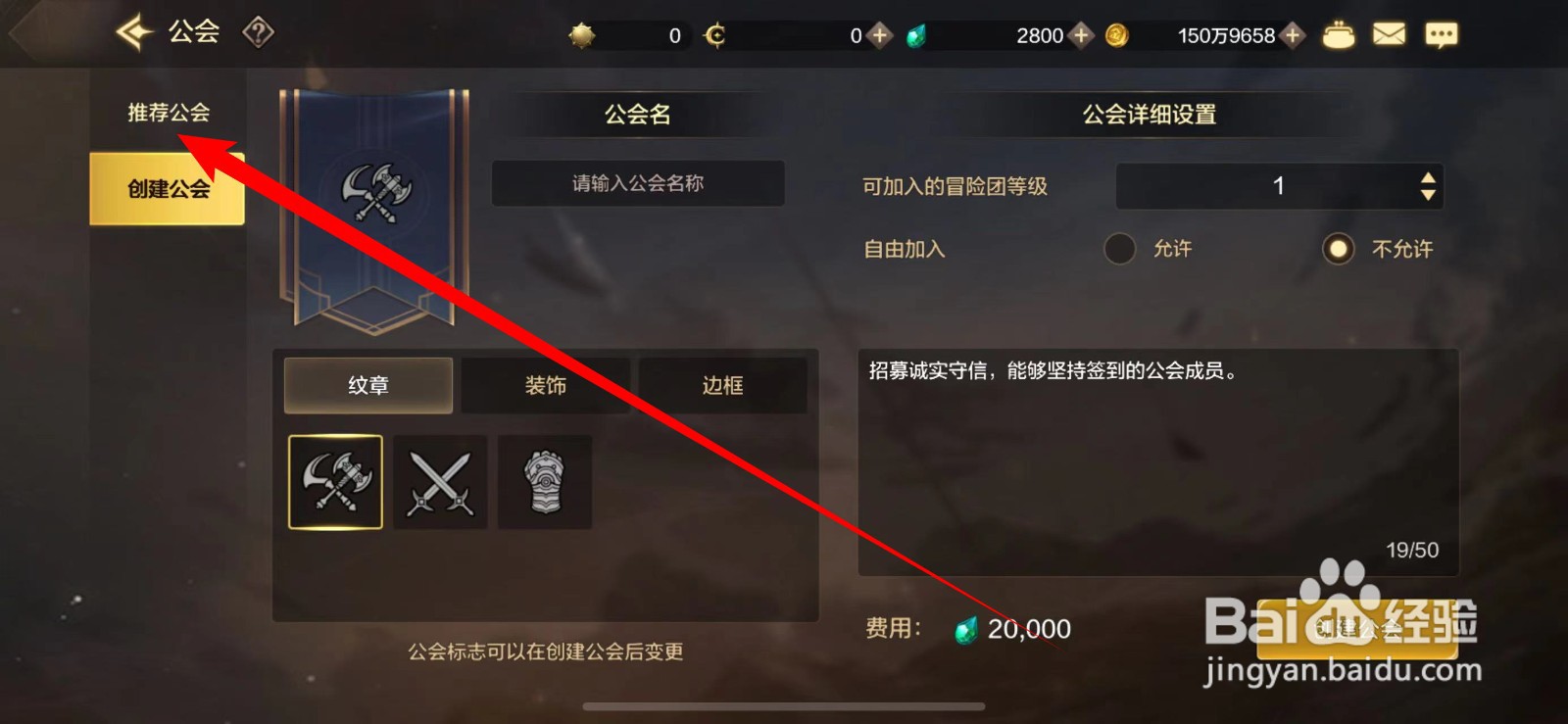Select the 允许 option for 自由加入
The width and height of the screenshot is (1568, 724).
click(x=1120, y=249)
